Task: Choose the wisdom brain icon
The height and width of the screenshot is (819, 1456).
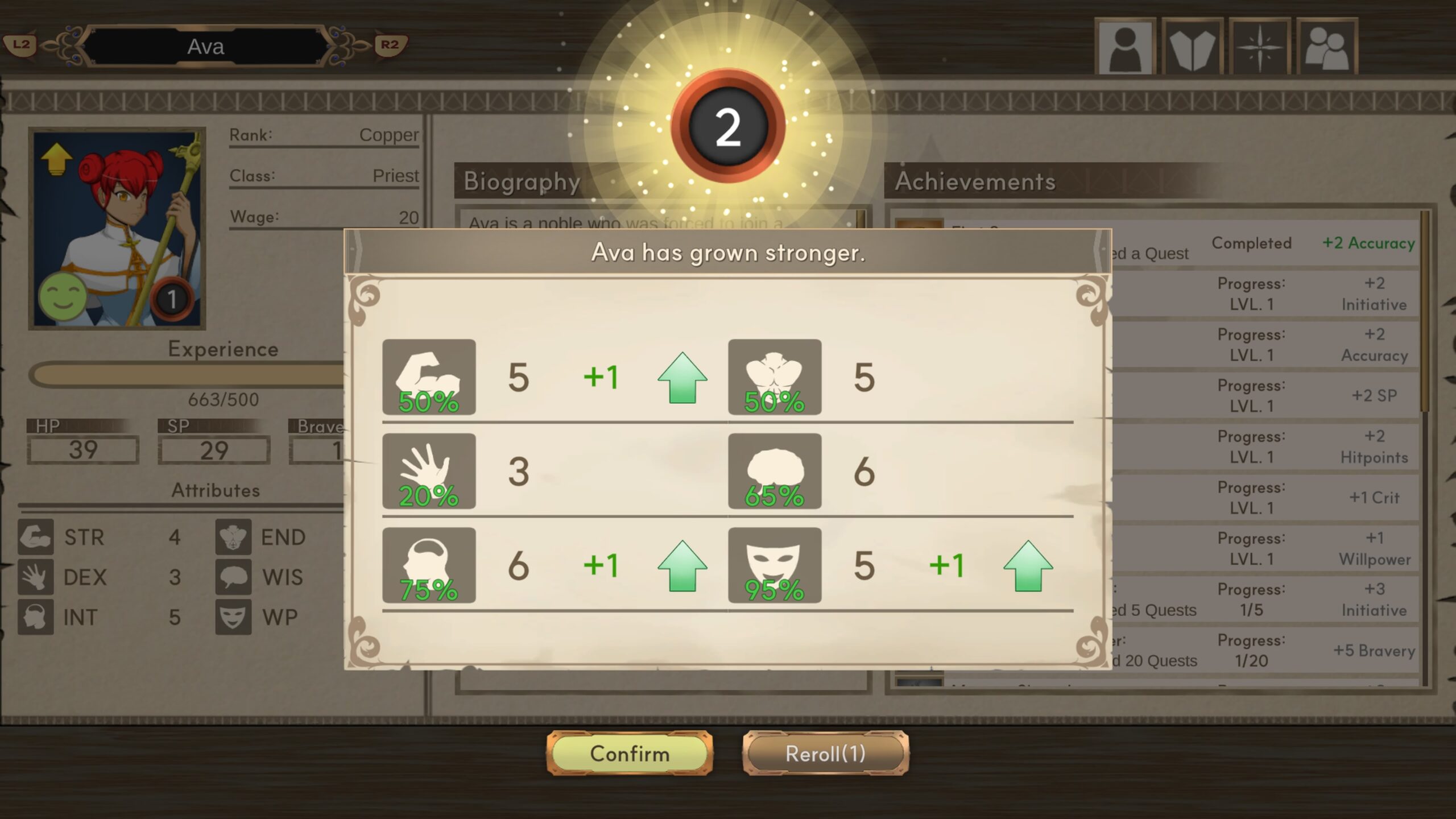Action: pyautogui.click(x=775, y=471)
